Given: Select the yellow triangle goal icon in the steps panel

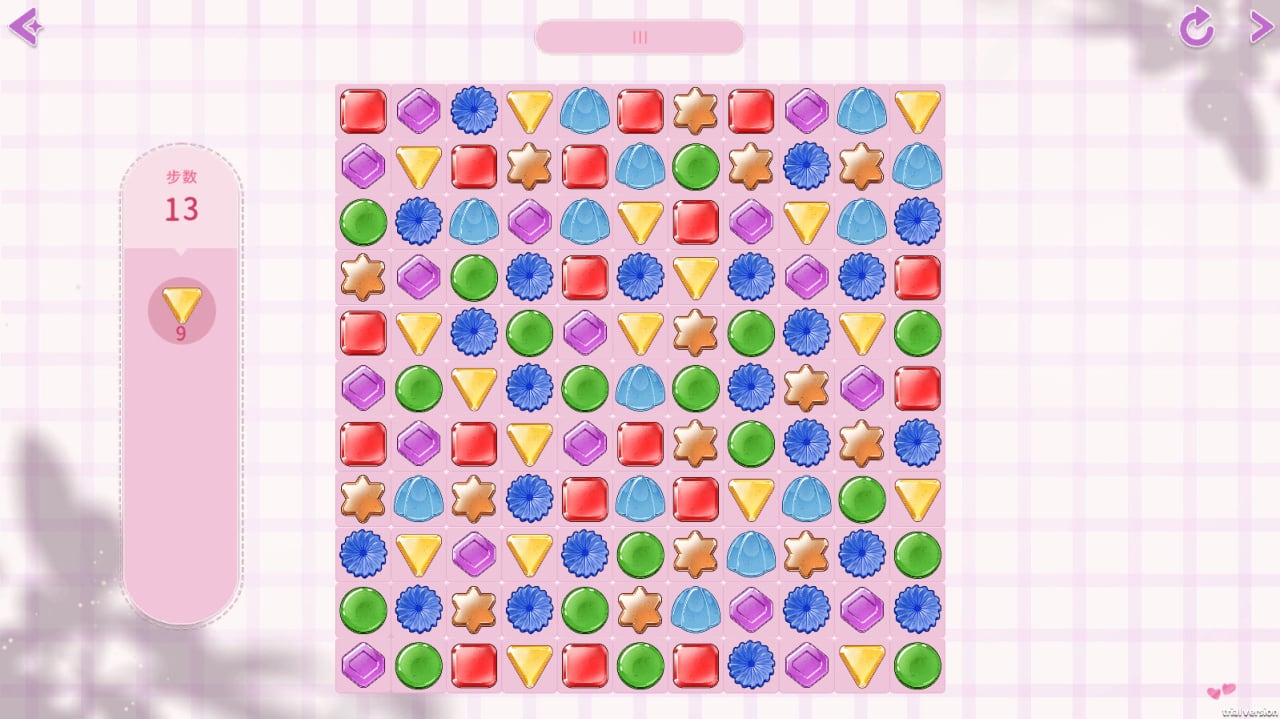Looking at the screenshot, I should [182, 305].
